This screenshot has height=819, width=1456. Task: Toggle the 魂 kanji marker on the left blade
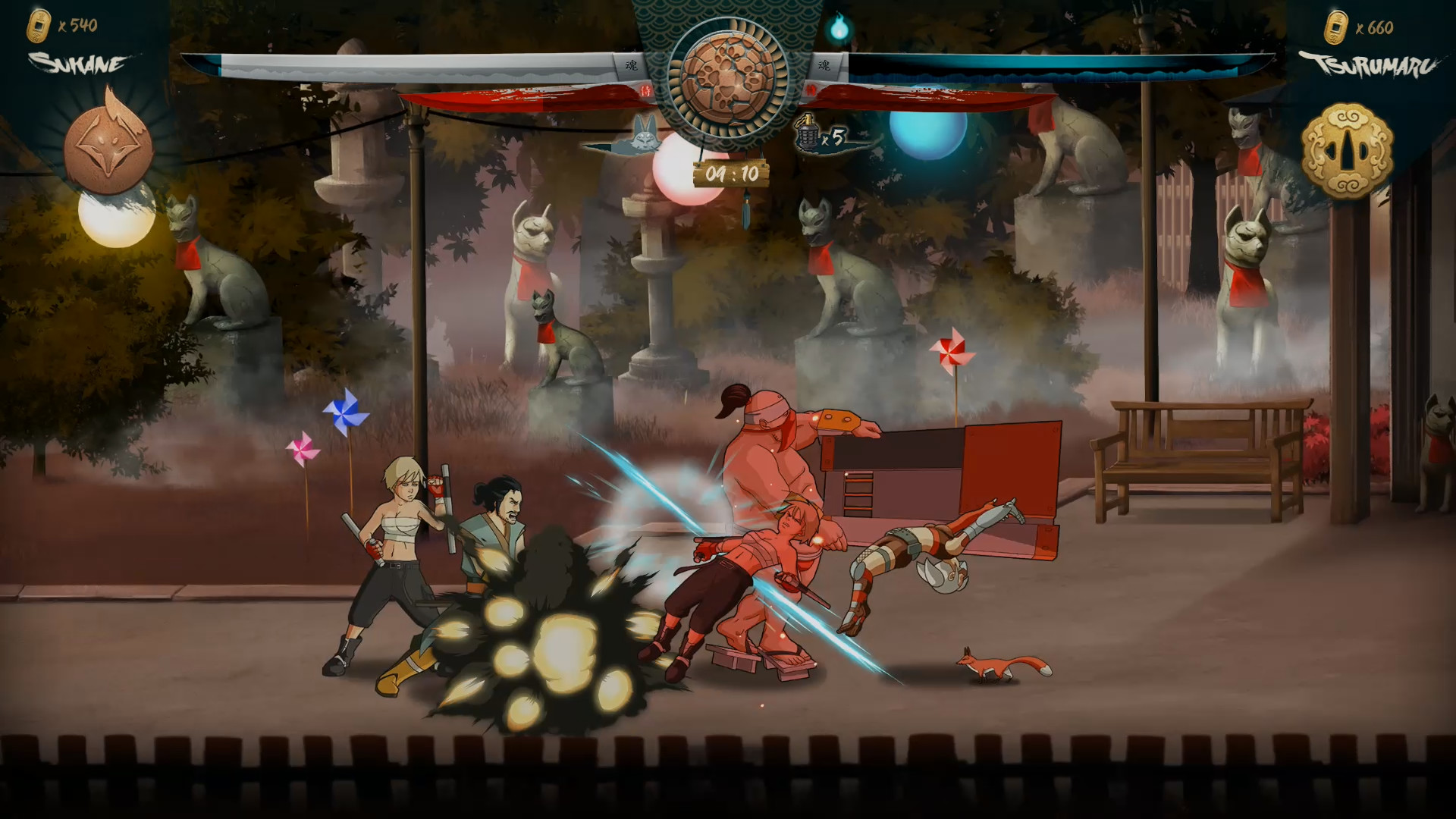coord(631,65)
